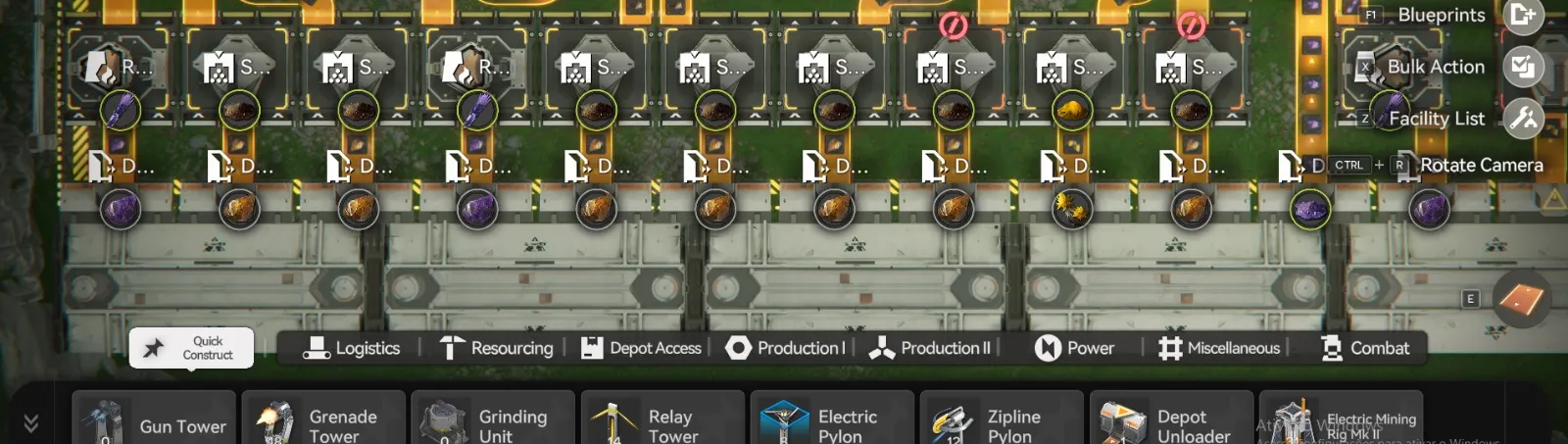Viewport: 1568px width, 444px height.
Task: Open the Depot Access category
Action: tap(642, 348)
